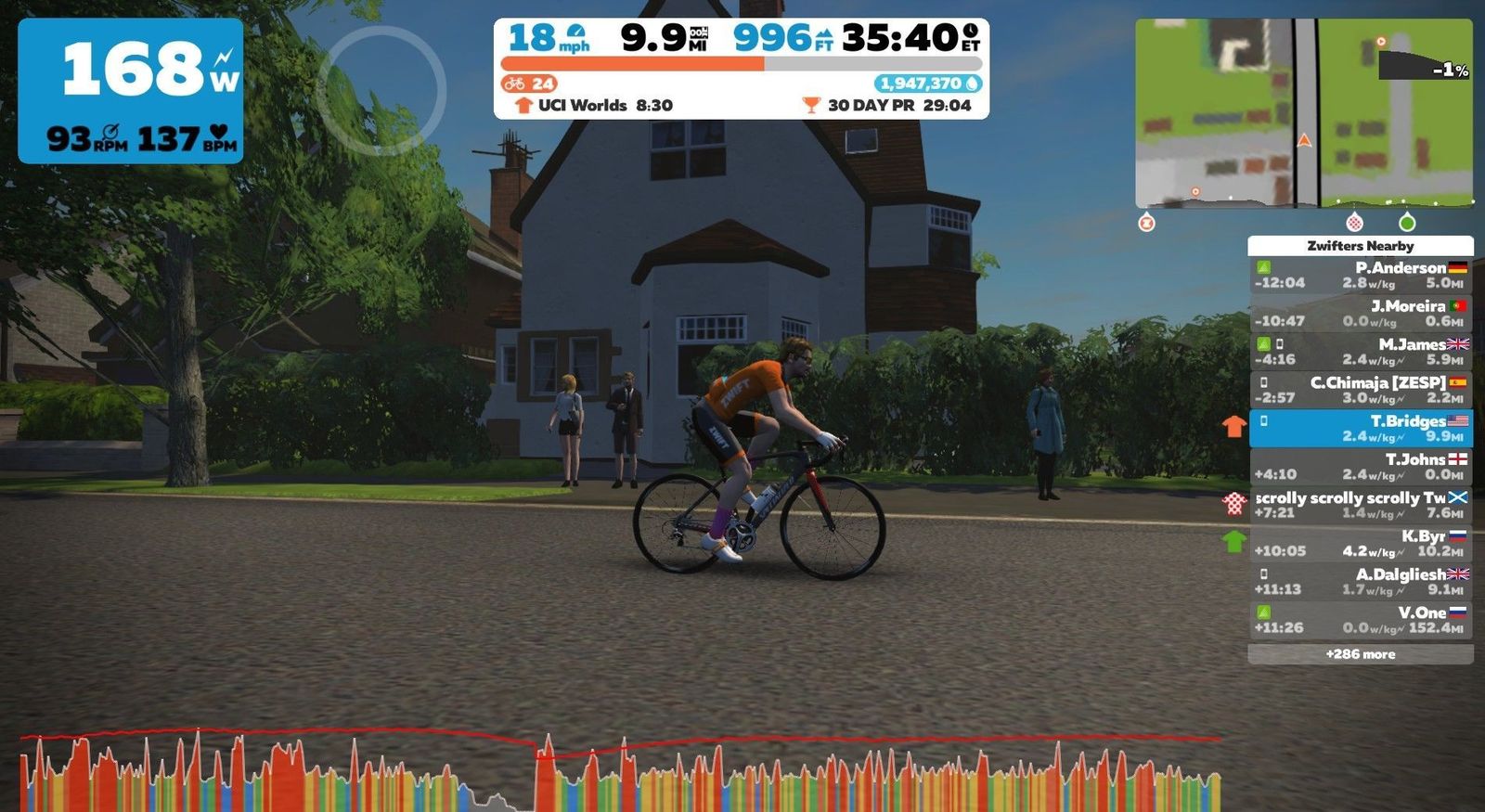Choose M.James from Zwifters Nearby
Viewport: 1485px width, 812px height.
[x=1361, y=352]
